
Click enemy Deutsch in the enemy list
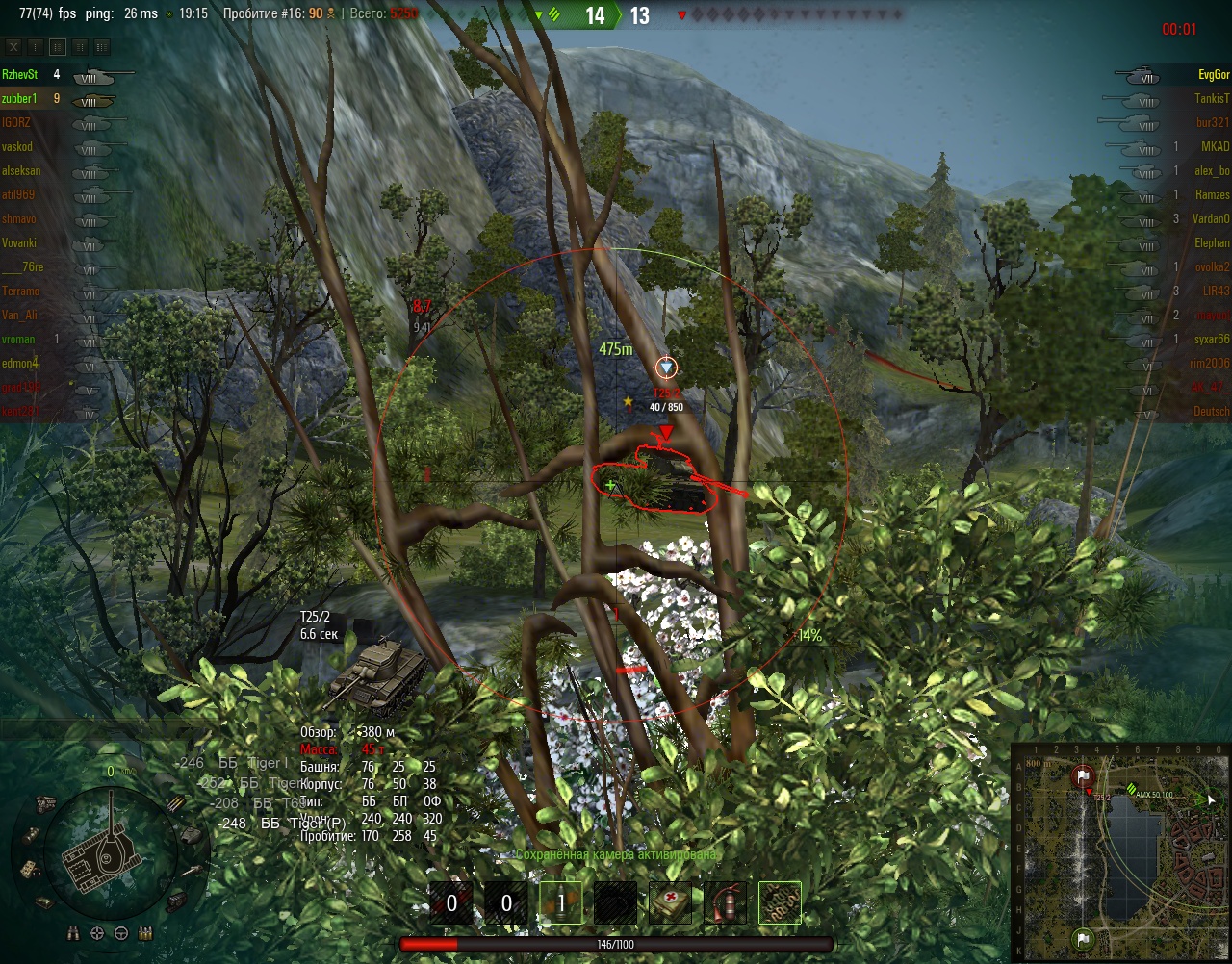(1211, 411)
